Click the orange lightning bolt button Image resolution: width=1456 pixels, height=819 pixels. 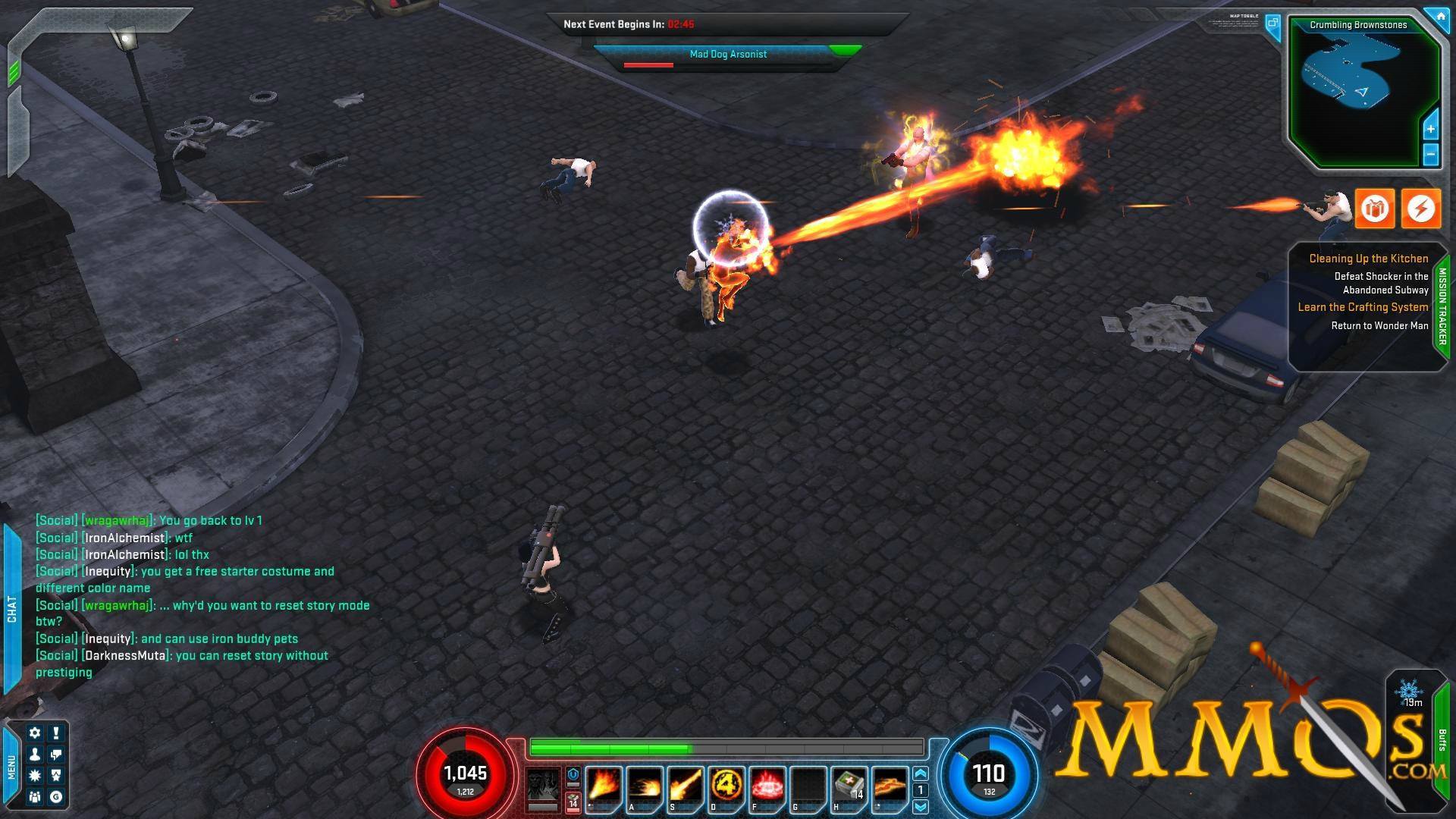coord(1420,209)
